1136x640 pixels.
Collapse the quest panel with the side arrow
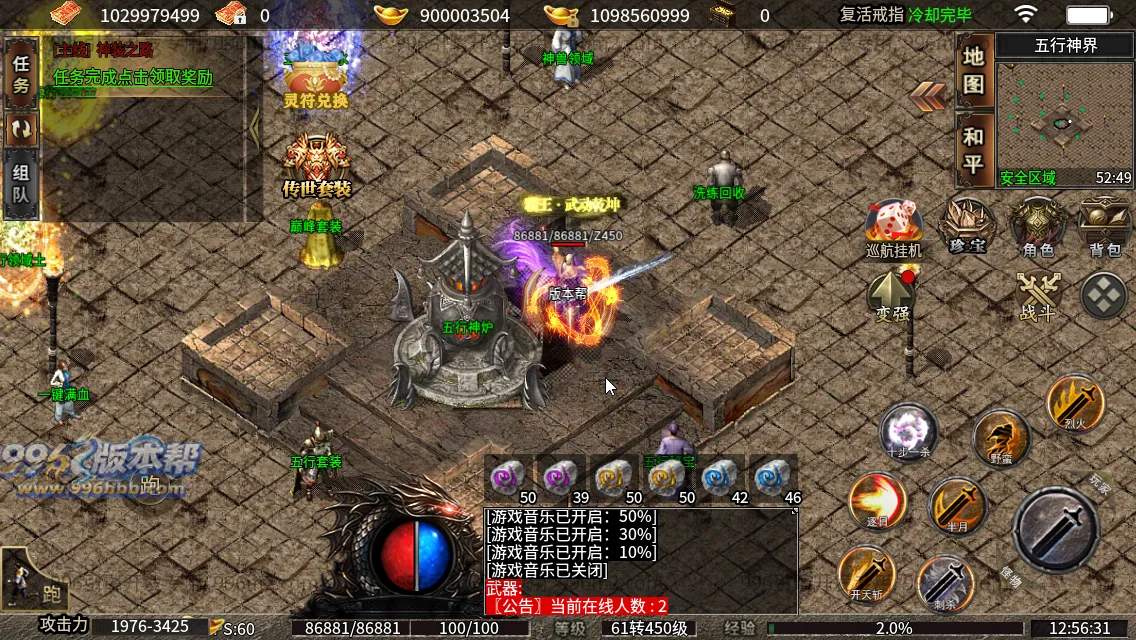[254, 127]
